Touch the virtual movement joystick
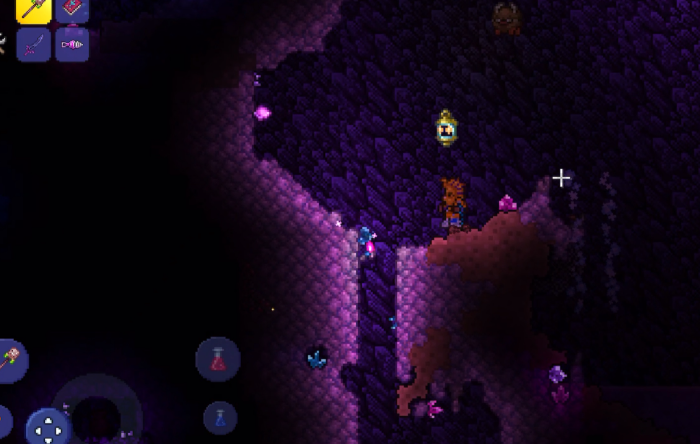The image size is (700, 444). [97, 412]
